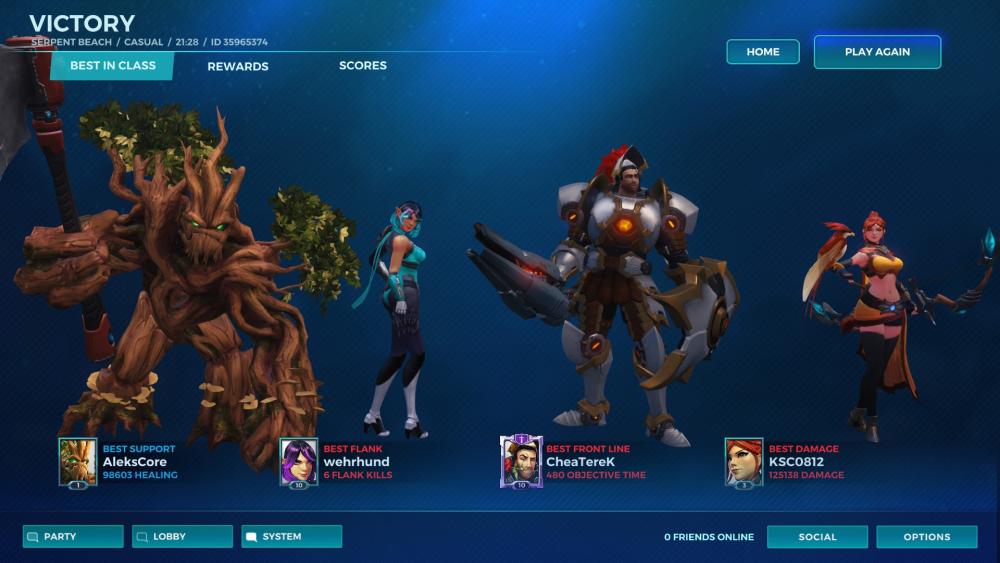
Task: Open the Party chat channel
Action: point(73,537)
